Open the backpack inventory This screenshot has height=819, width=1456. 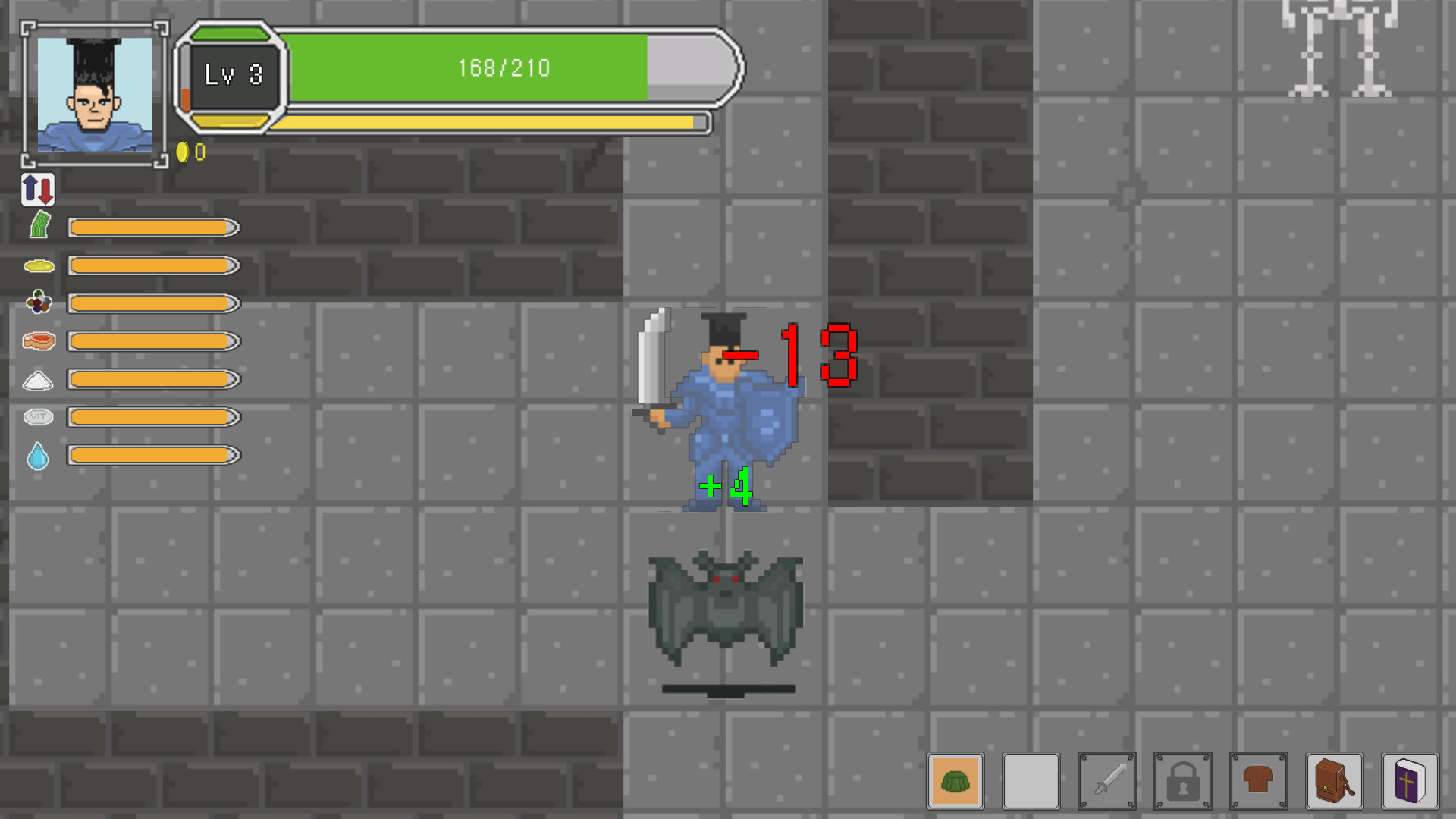[x=1335, y=781]
